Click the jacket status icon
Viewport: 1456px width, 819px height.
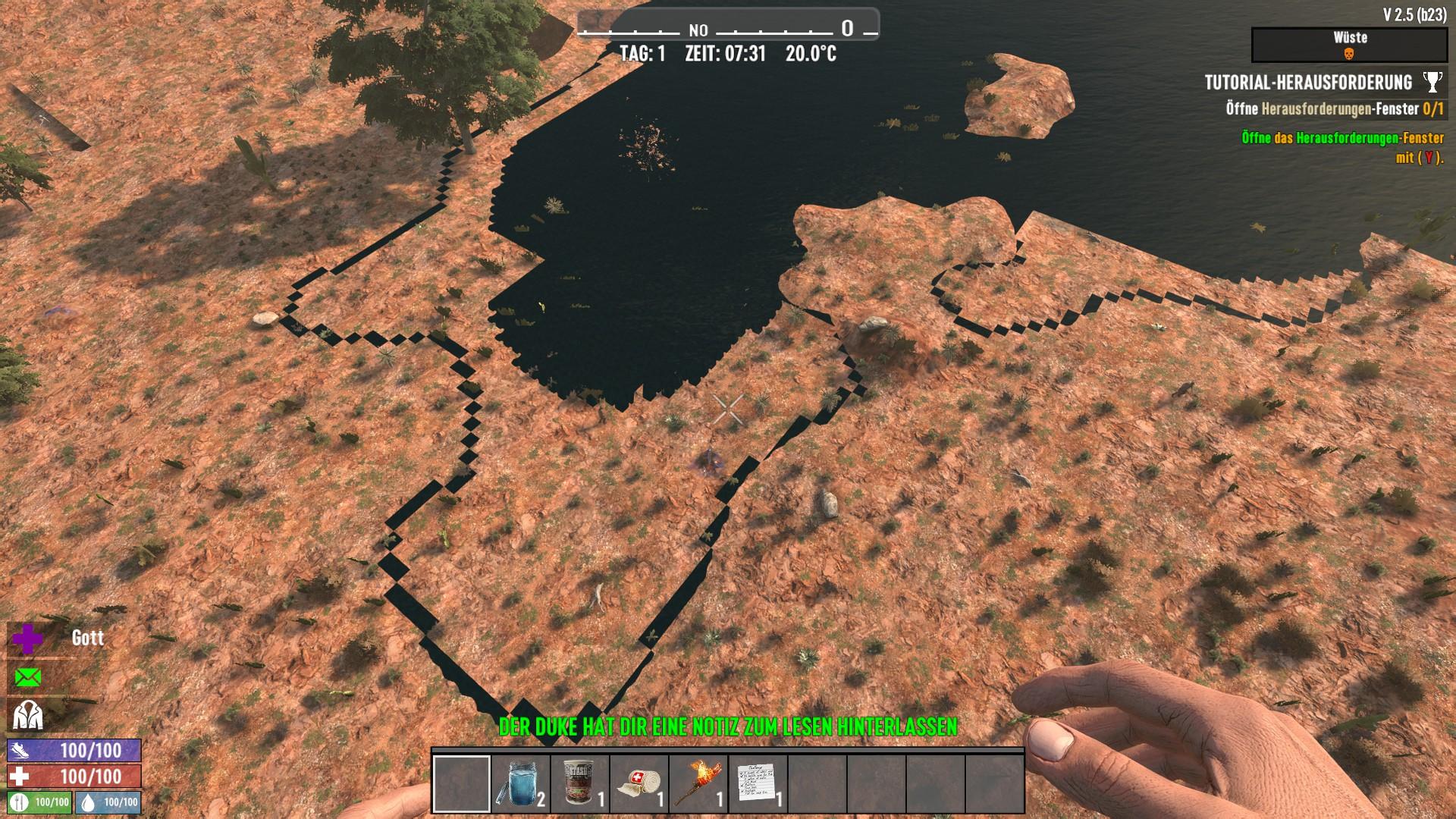click(x=28, y=714)
